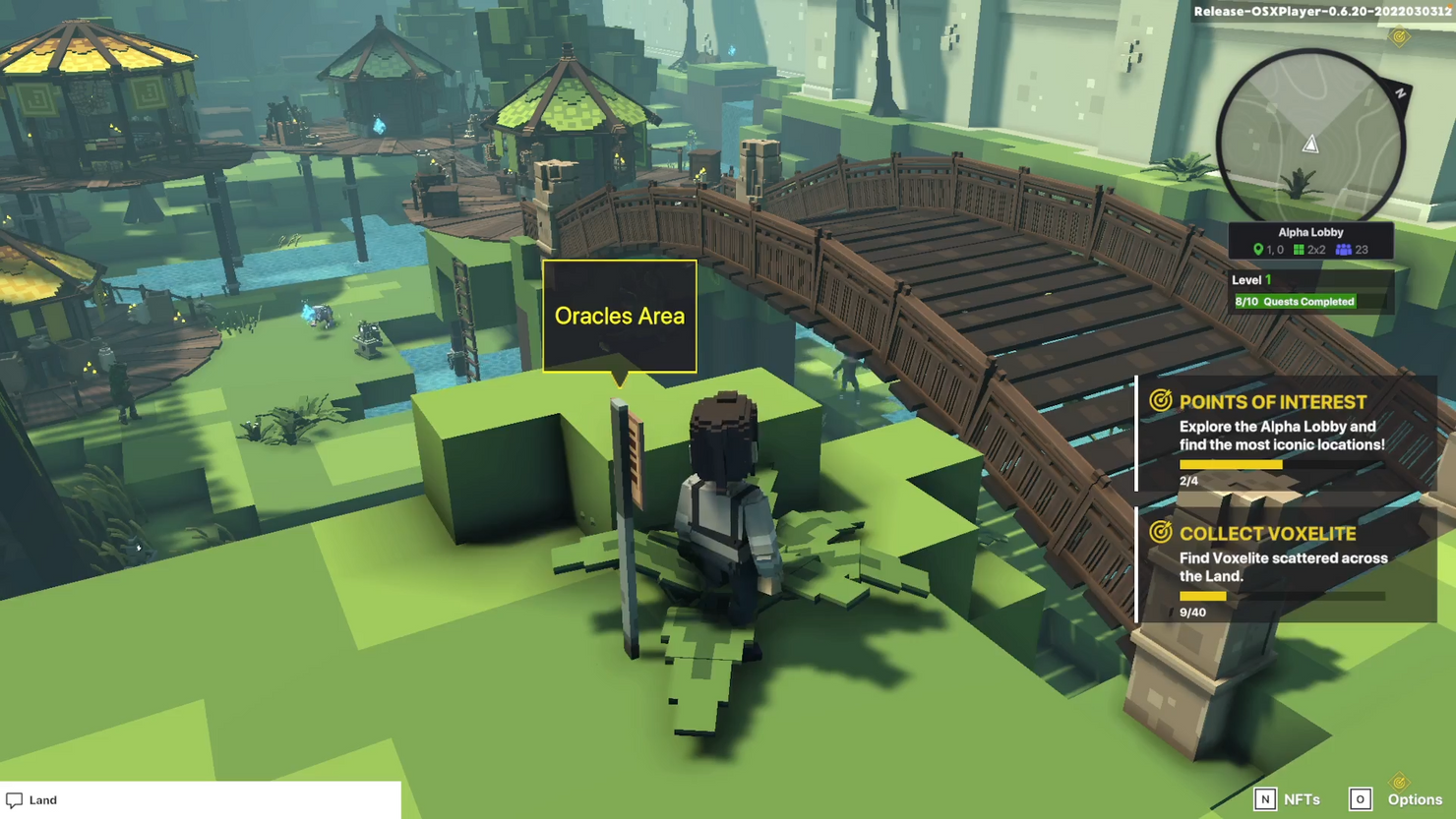Open the Options menu
1456x819 pixels.
[1415, 799]
